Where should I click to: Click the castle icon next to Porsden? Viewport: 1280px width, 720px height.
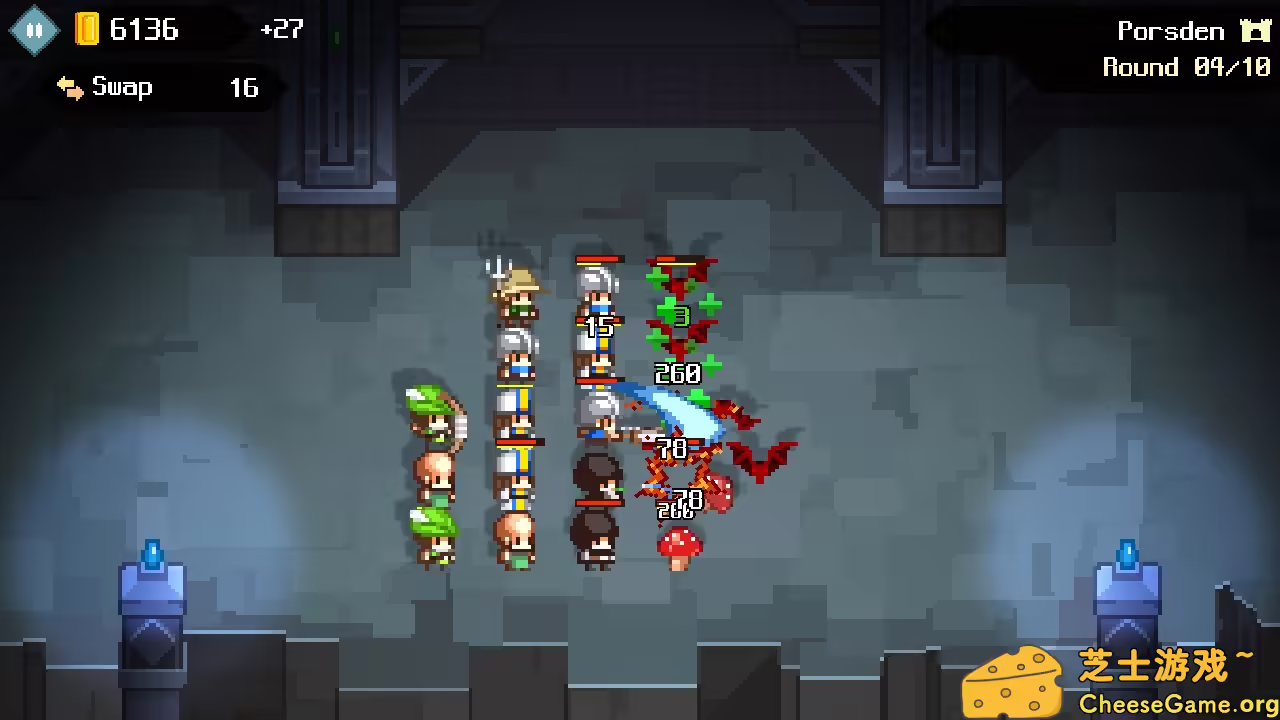(1256, 30)
